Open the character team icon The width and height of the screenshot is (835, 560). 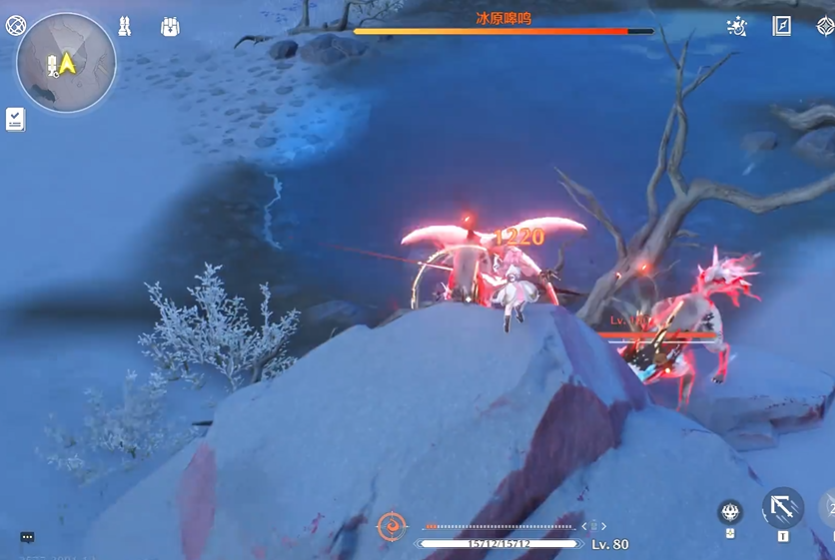click(124, 27)
